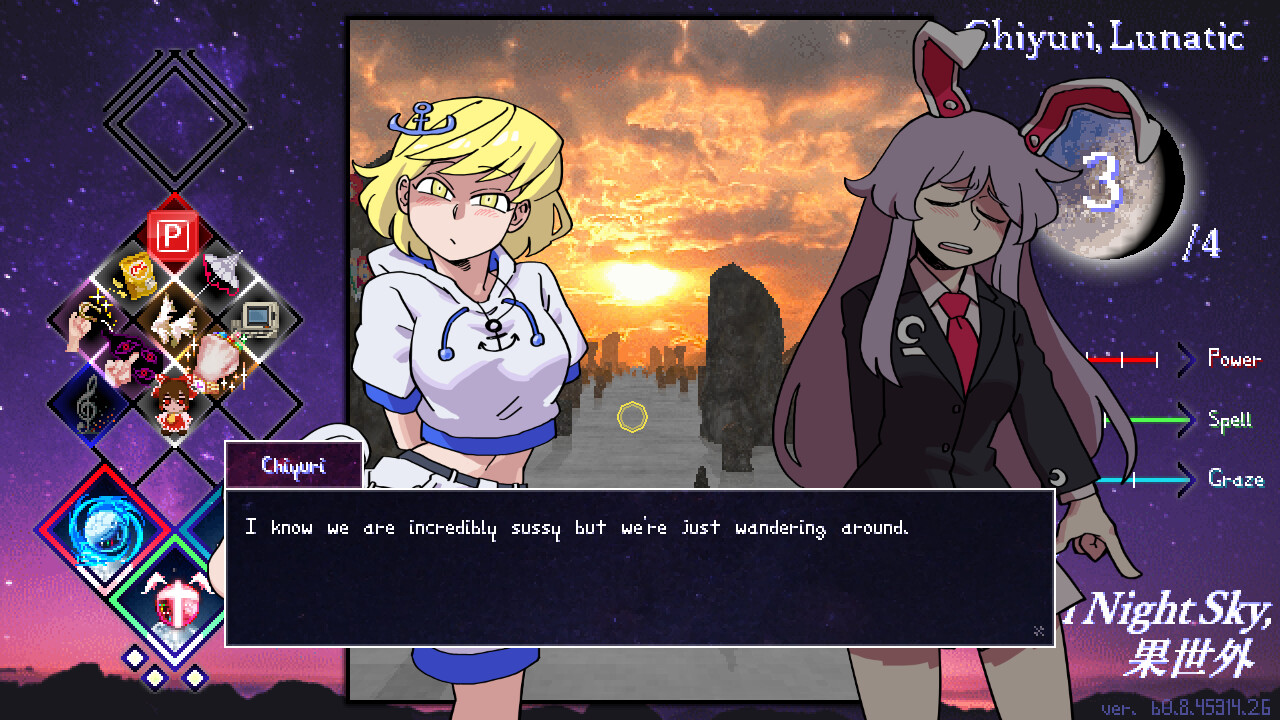Click the Chiyuri name plate
This screenshot has height=720, width=1280.
coord(294,464)
